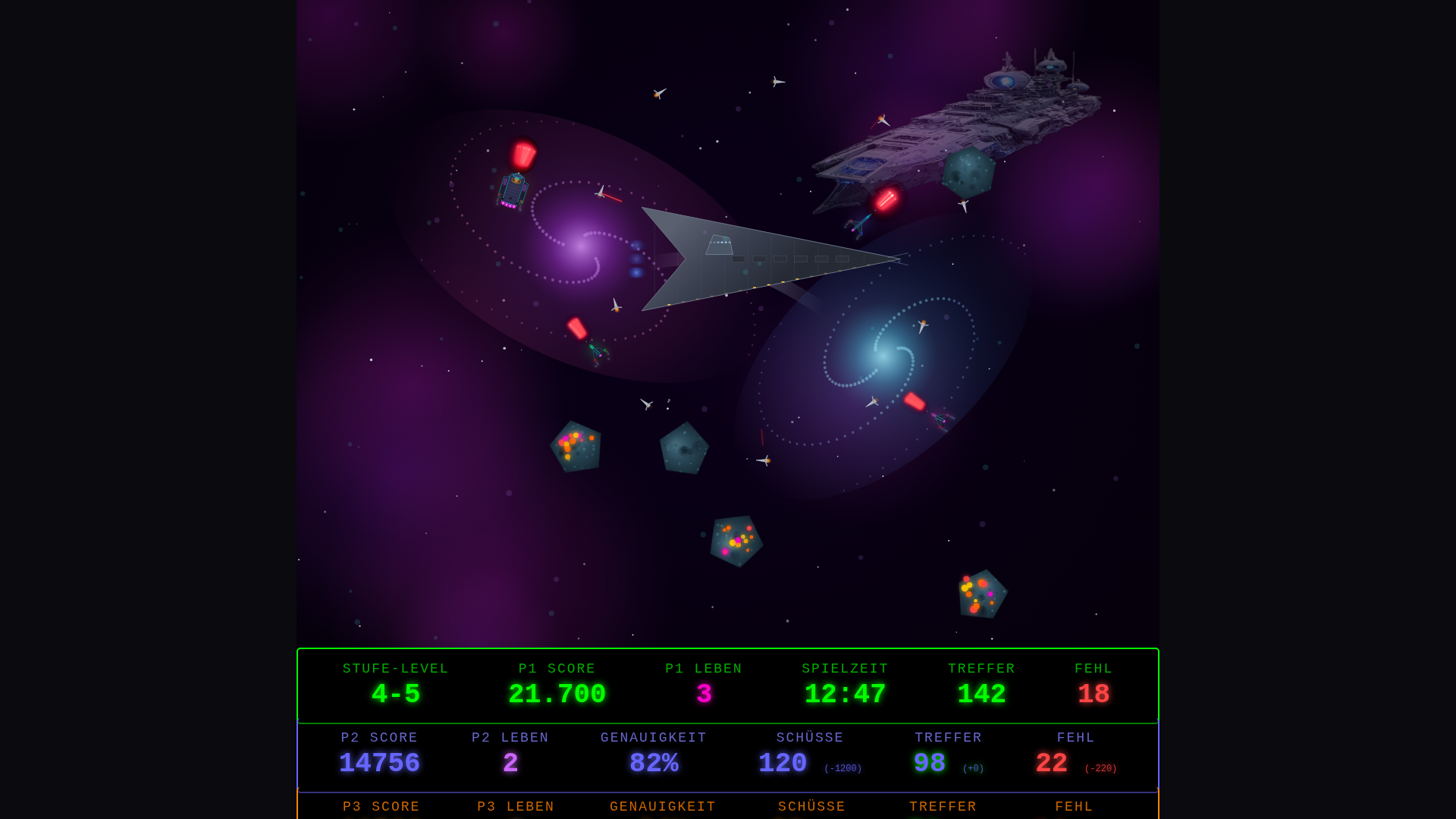Target the red glowing barrel near the cruiser

[x=885, y=199]
